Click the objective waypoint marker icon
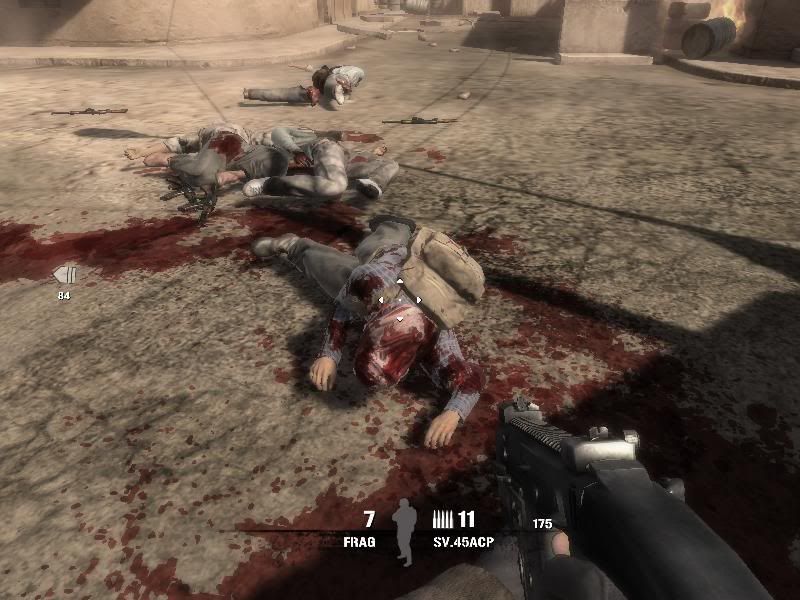The width and height of the screenshot is (800, 600). (64, 274)
